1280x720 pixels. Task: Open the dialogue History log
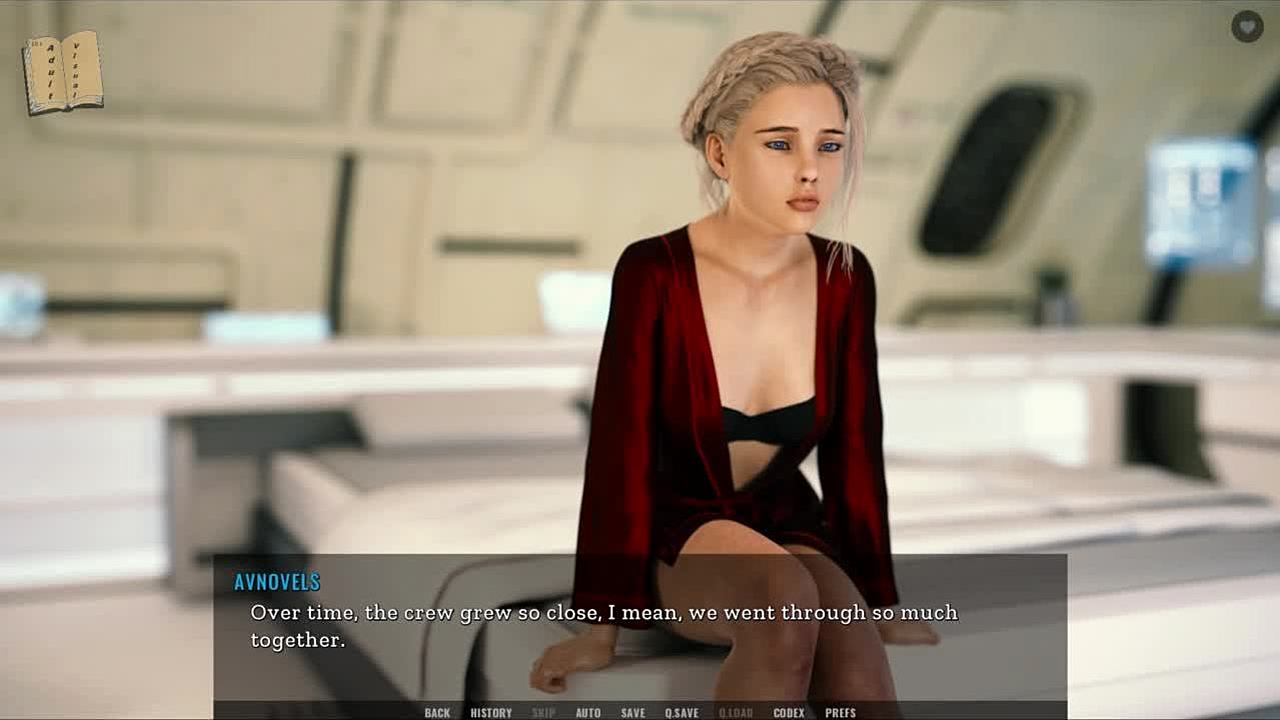pyautogui.click(x=491, y=713)
